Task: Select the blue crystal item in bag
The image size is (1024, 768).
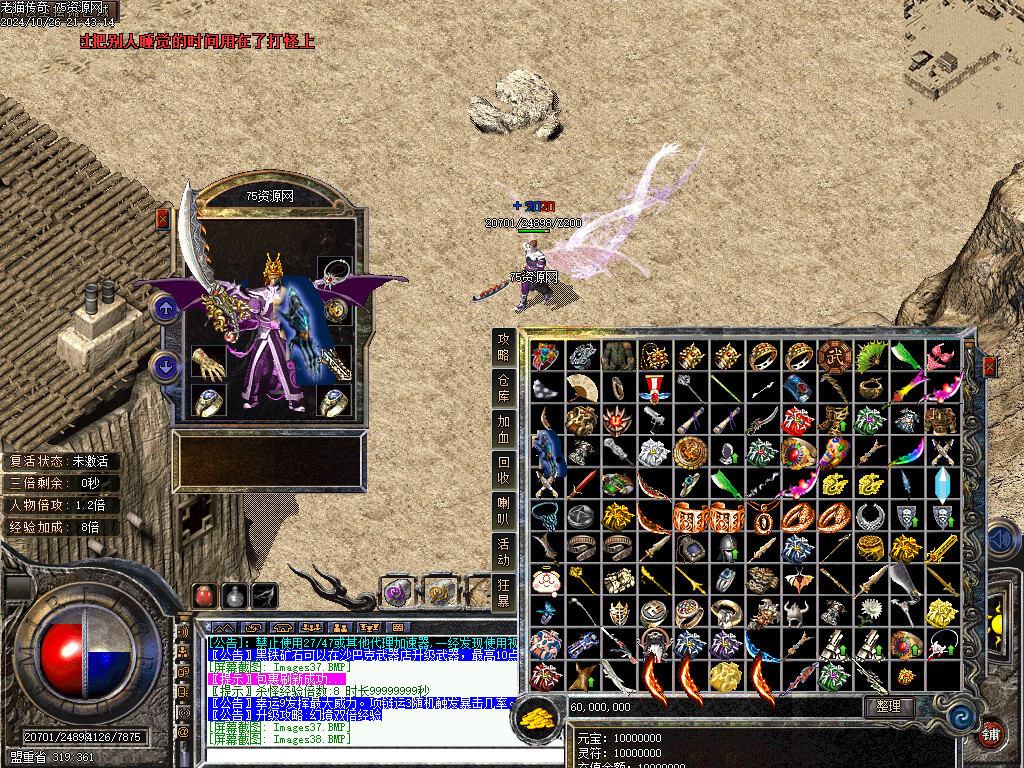Action: point(944,484)
